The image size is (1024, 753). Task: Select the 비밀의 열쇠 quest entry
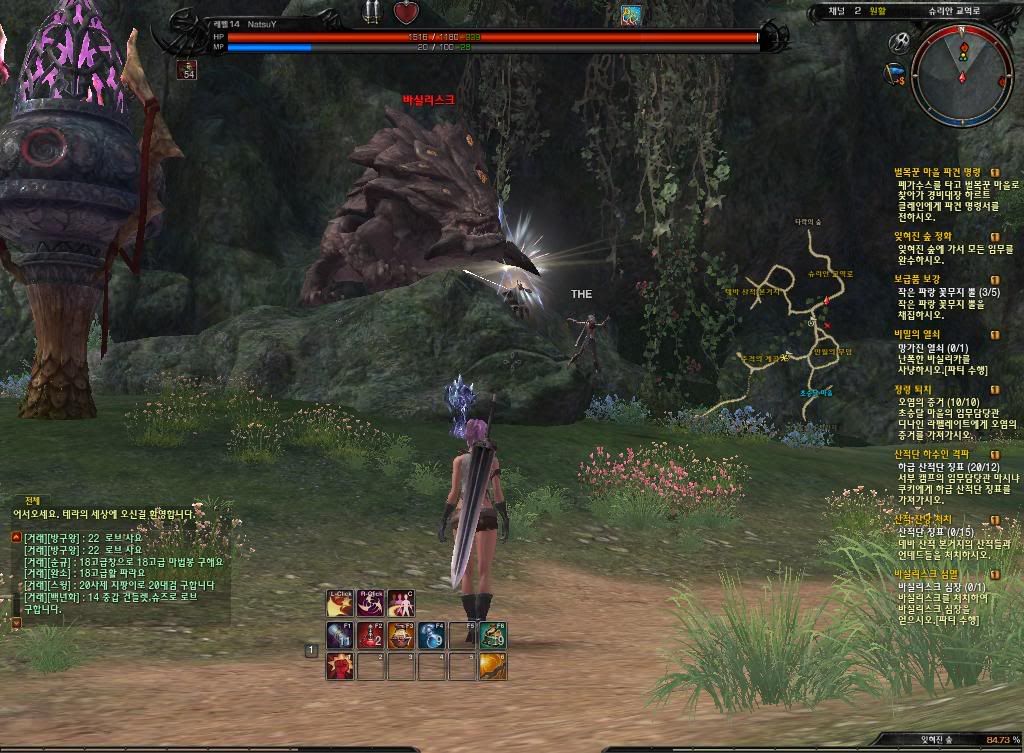click(917, 334)
